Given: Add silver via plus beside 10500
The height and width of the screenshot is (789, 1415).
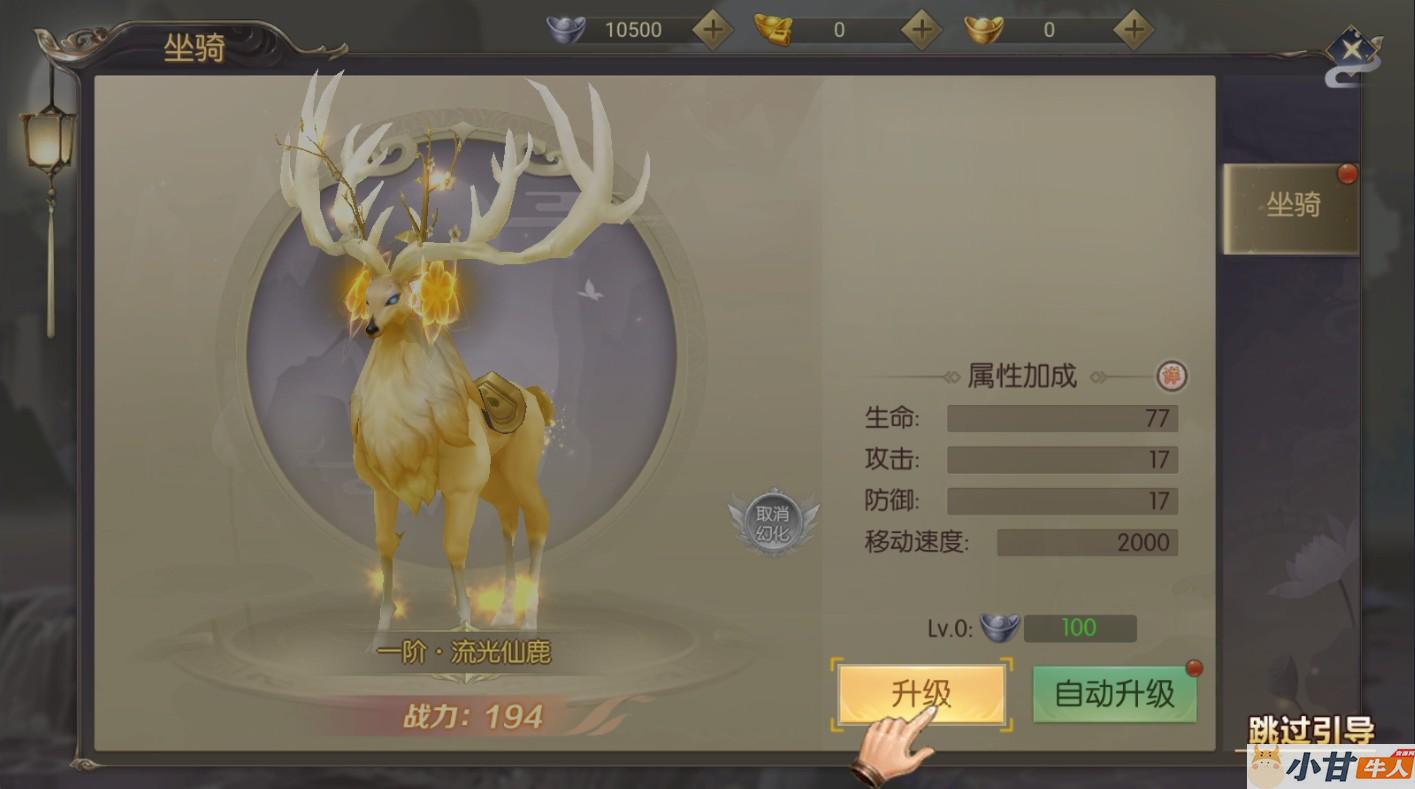Looking at the screenshot, I should coord(712,29).
